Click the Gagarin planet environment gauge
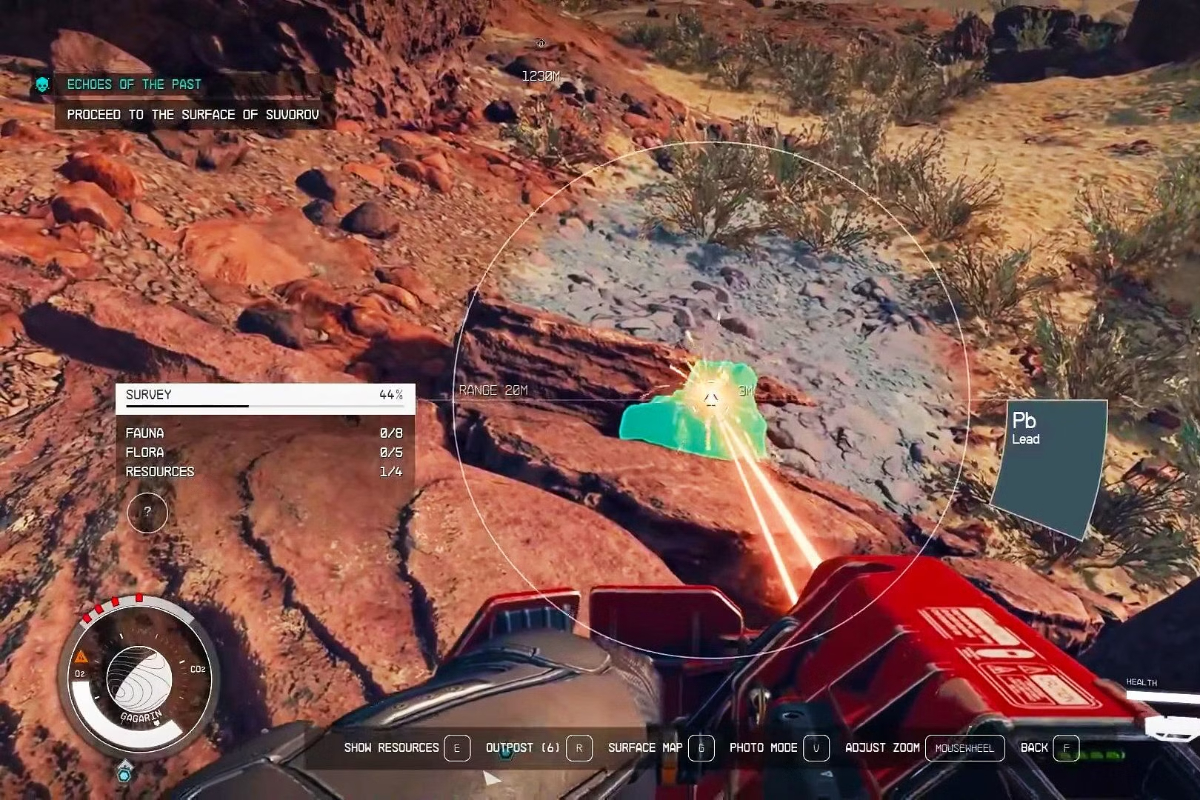This screenshot has width=1200, height=800. (x=138, y=676)
